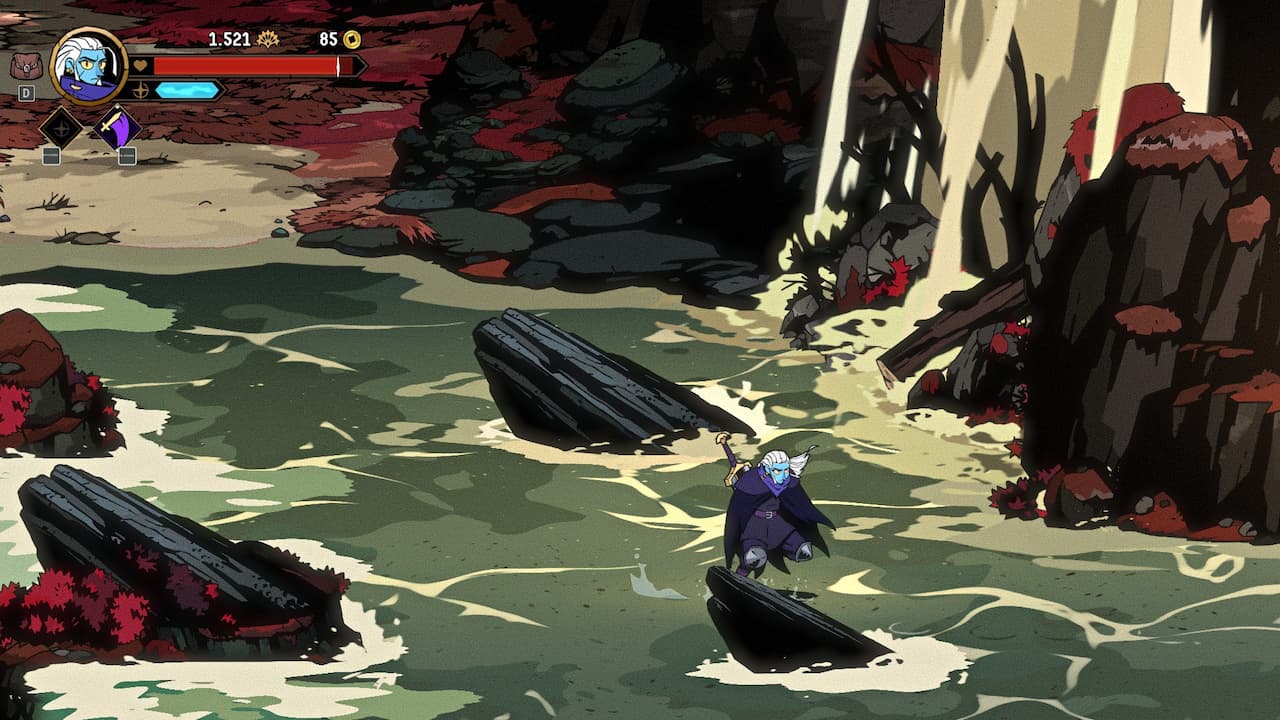Select the dark compass-star ability slot
1280x720 pixels.
(x=59, y=128)
